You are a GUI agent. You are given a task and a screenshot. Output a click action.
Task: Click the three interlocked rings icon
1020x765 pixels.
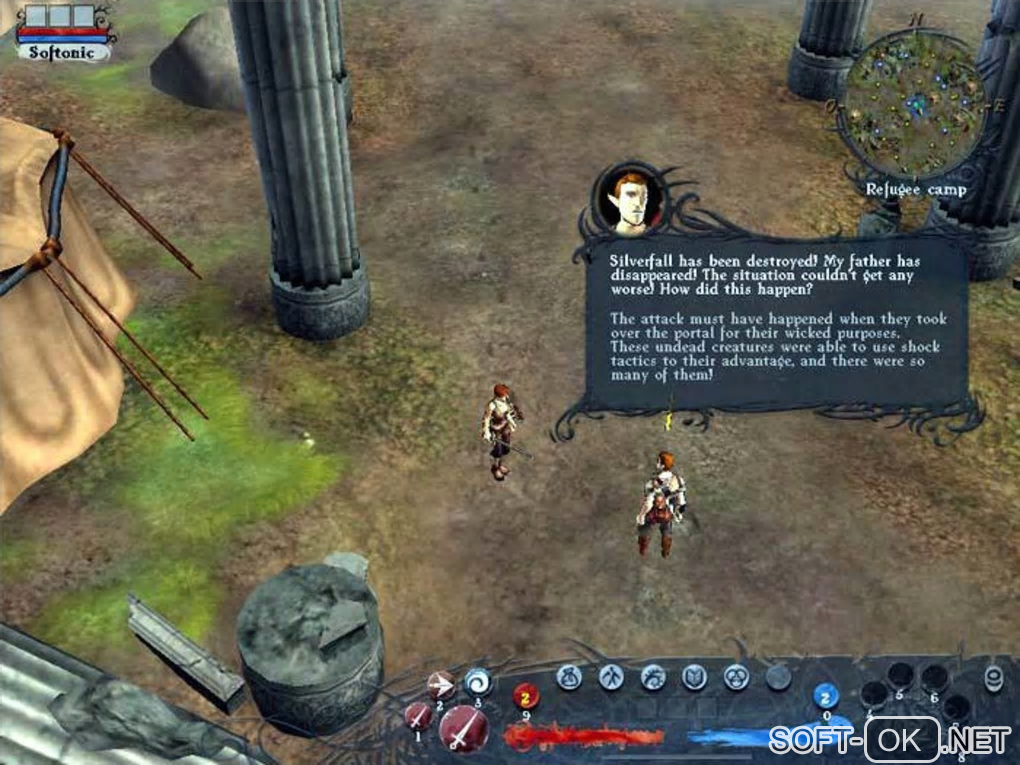coord(736,677)
